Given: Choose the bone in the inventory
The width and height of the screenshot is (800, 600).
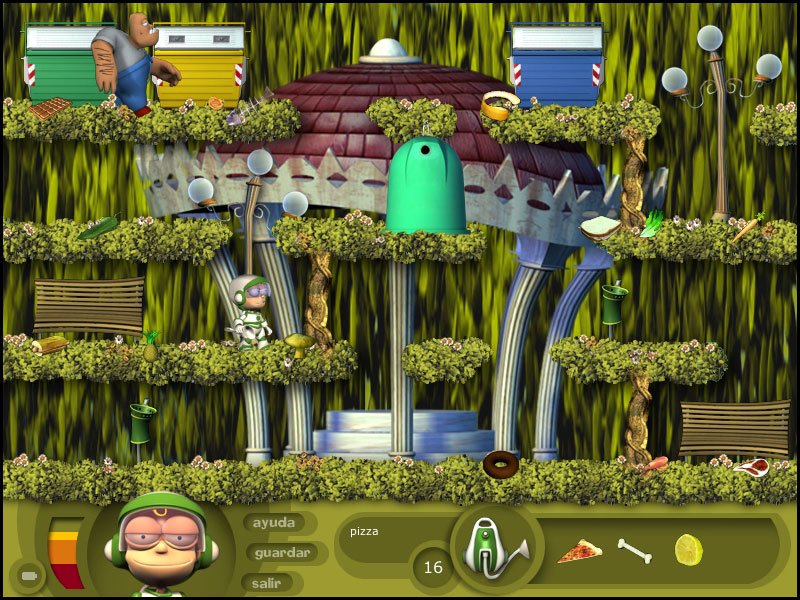Looking at the screenshot, I should point(634,550).
